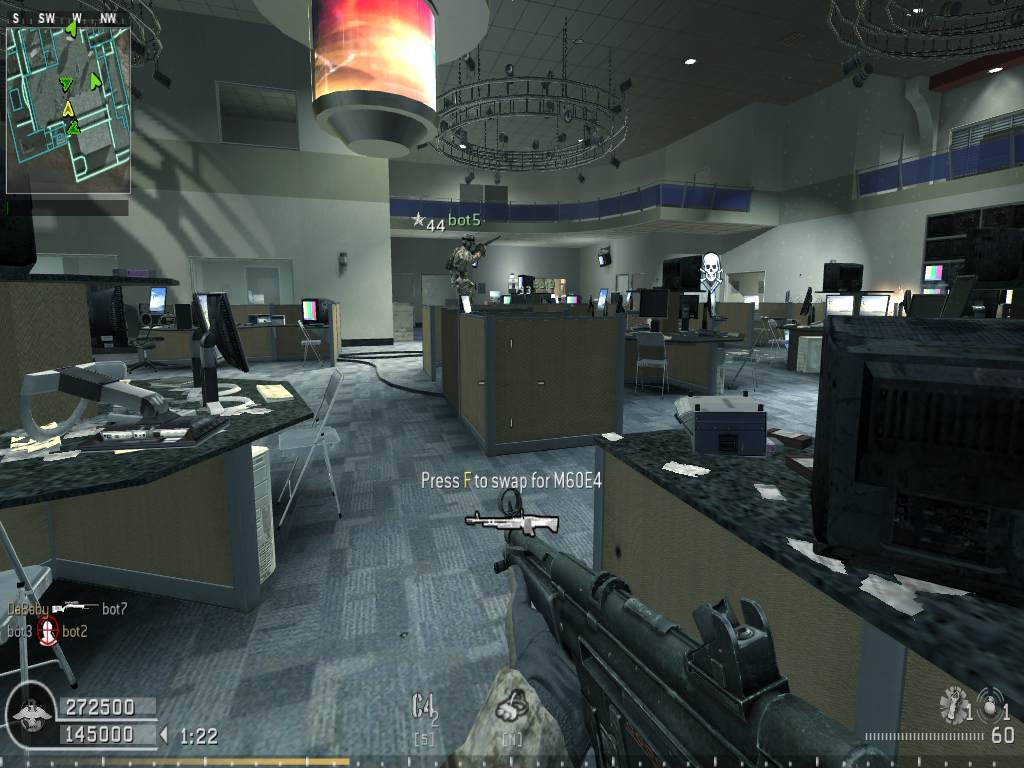The image size is (1024, 768).
Task: Select the inventory item icon beside C4
Action: click(511, 708)
